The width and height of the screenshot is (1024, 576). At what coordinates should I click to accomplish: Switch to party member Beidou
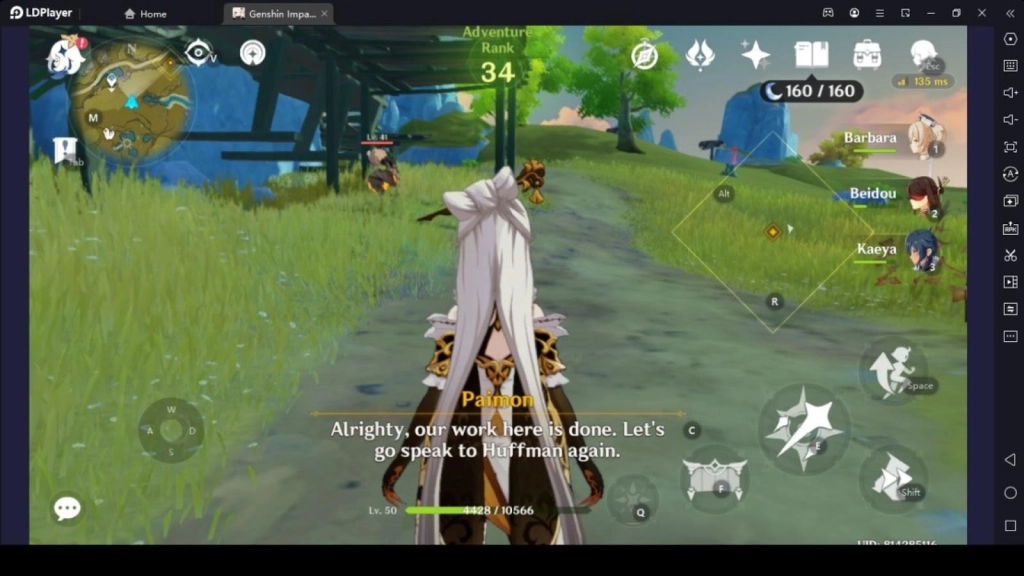click(x=922, y=195)
